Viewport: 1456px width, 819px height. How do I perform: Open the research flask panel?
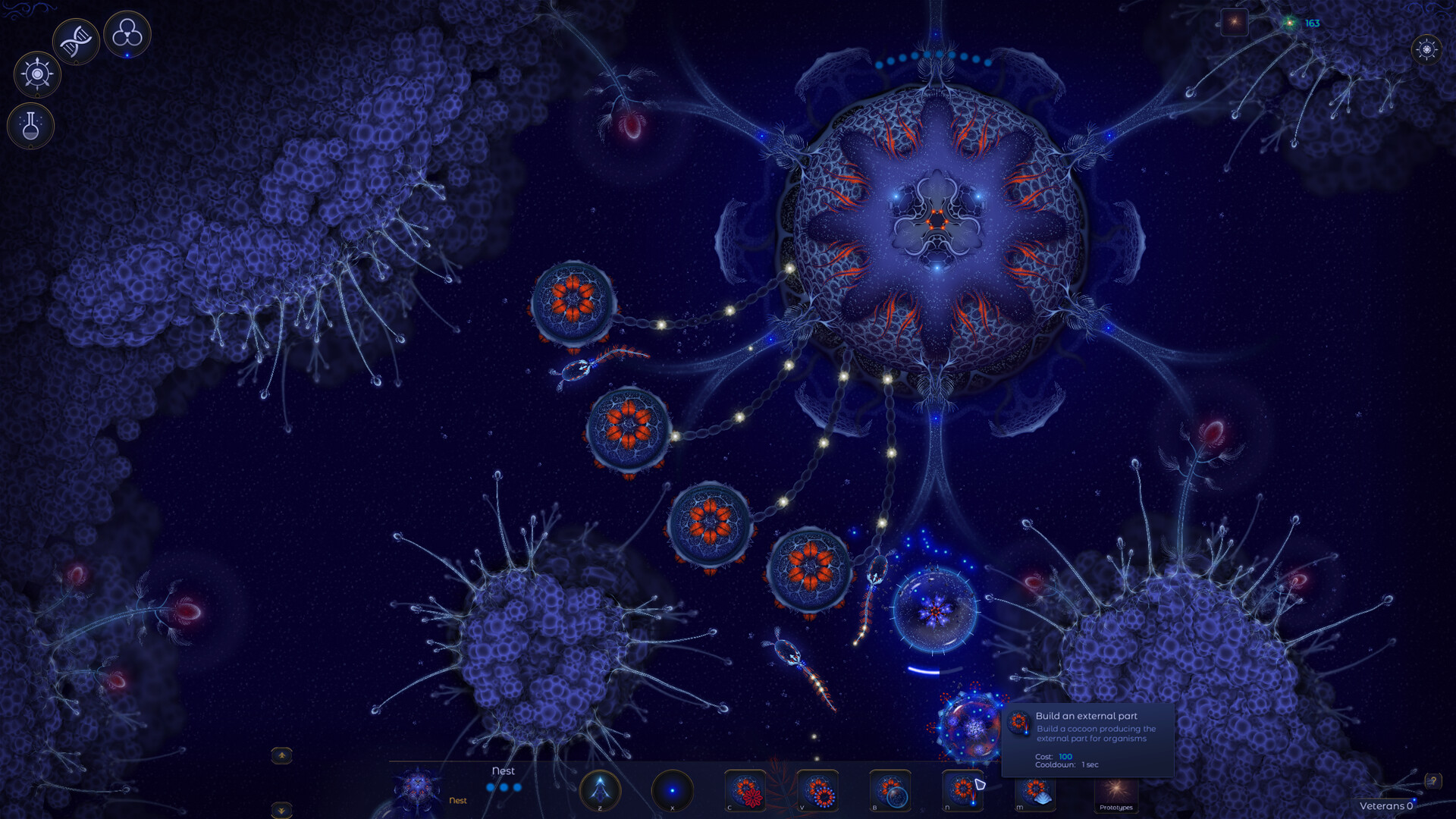(x=30, y=125)
